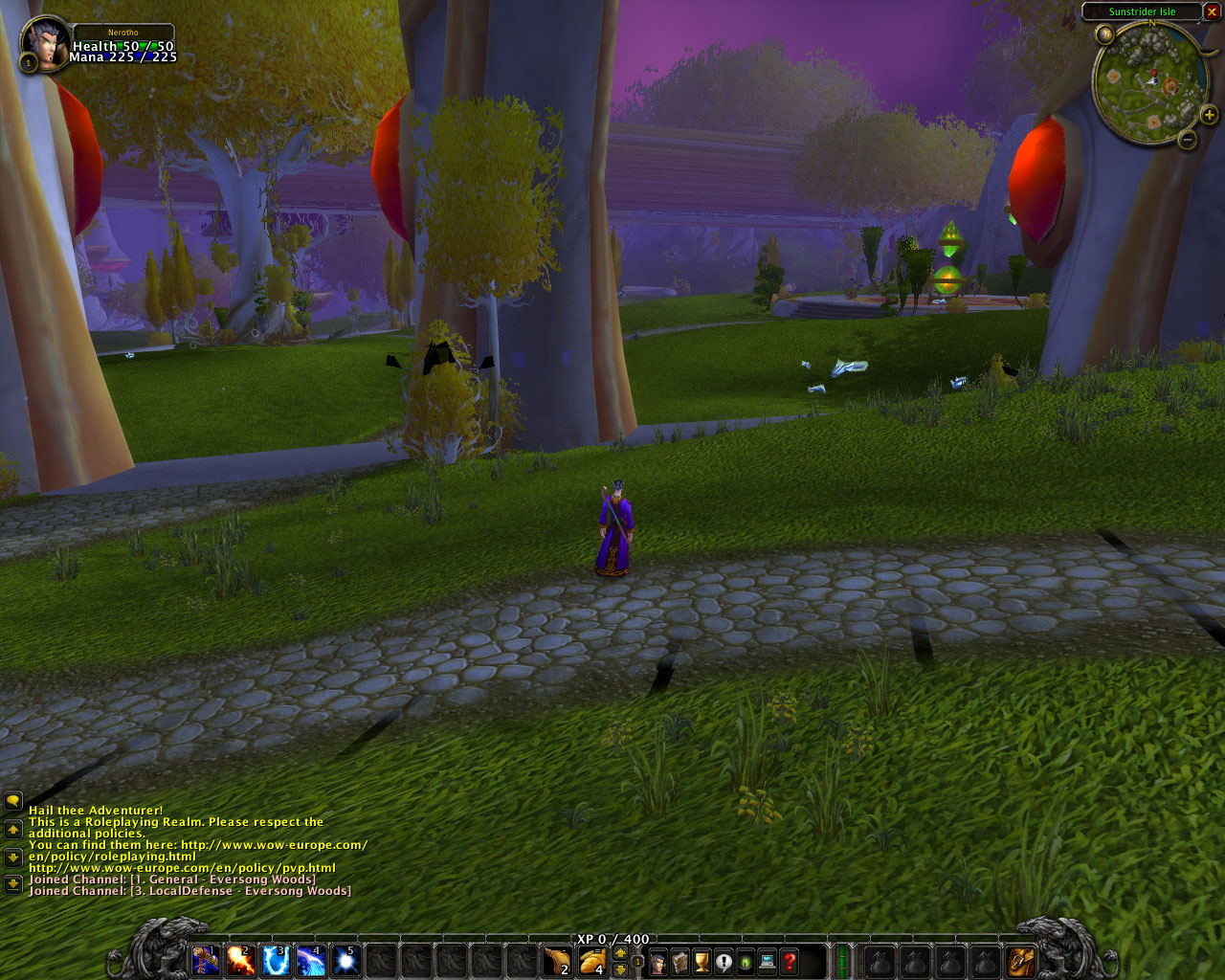Switch to the previous action bar page
The height and width of the screenshot is (980, 1225).
pos(620,969)
